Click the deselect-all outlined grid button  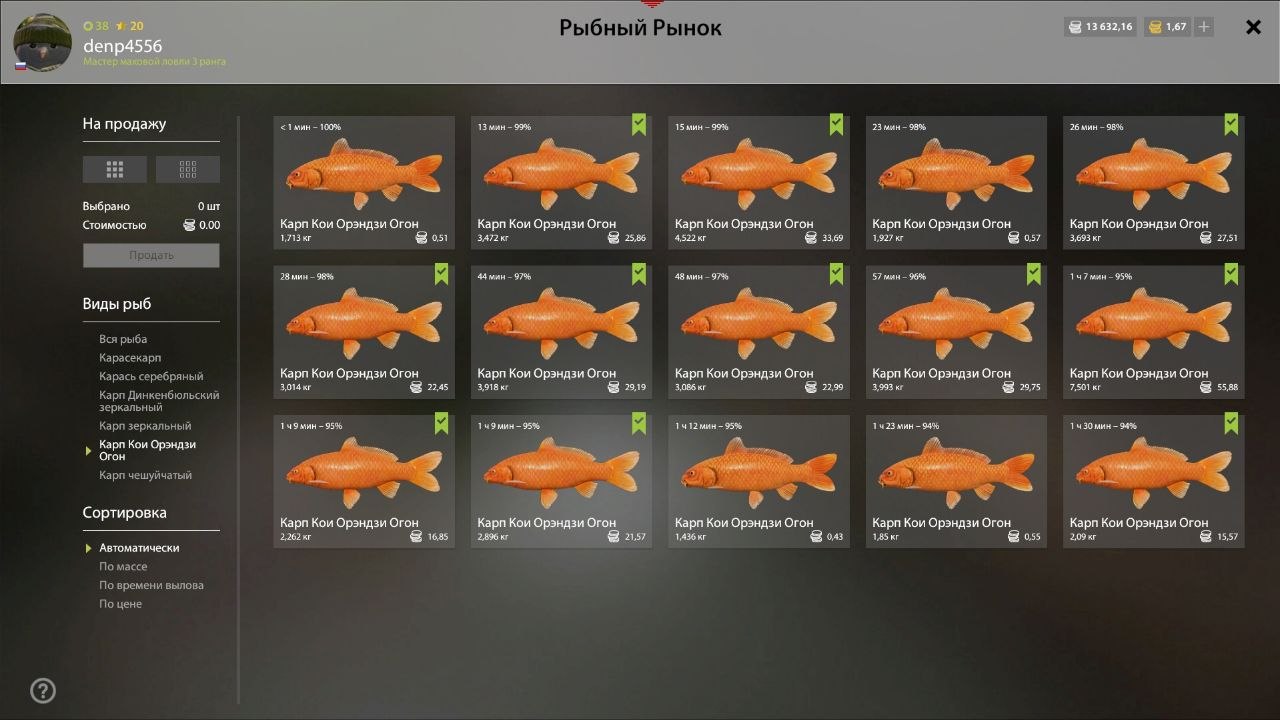(188, 170)
